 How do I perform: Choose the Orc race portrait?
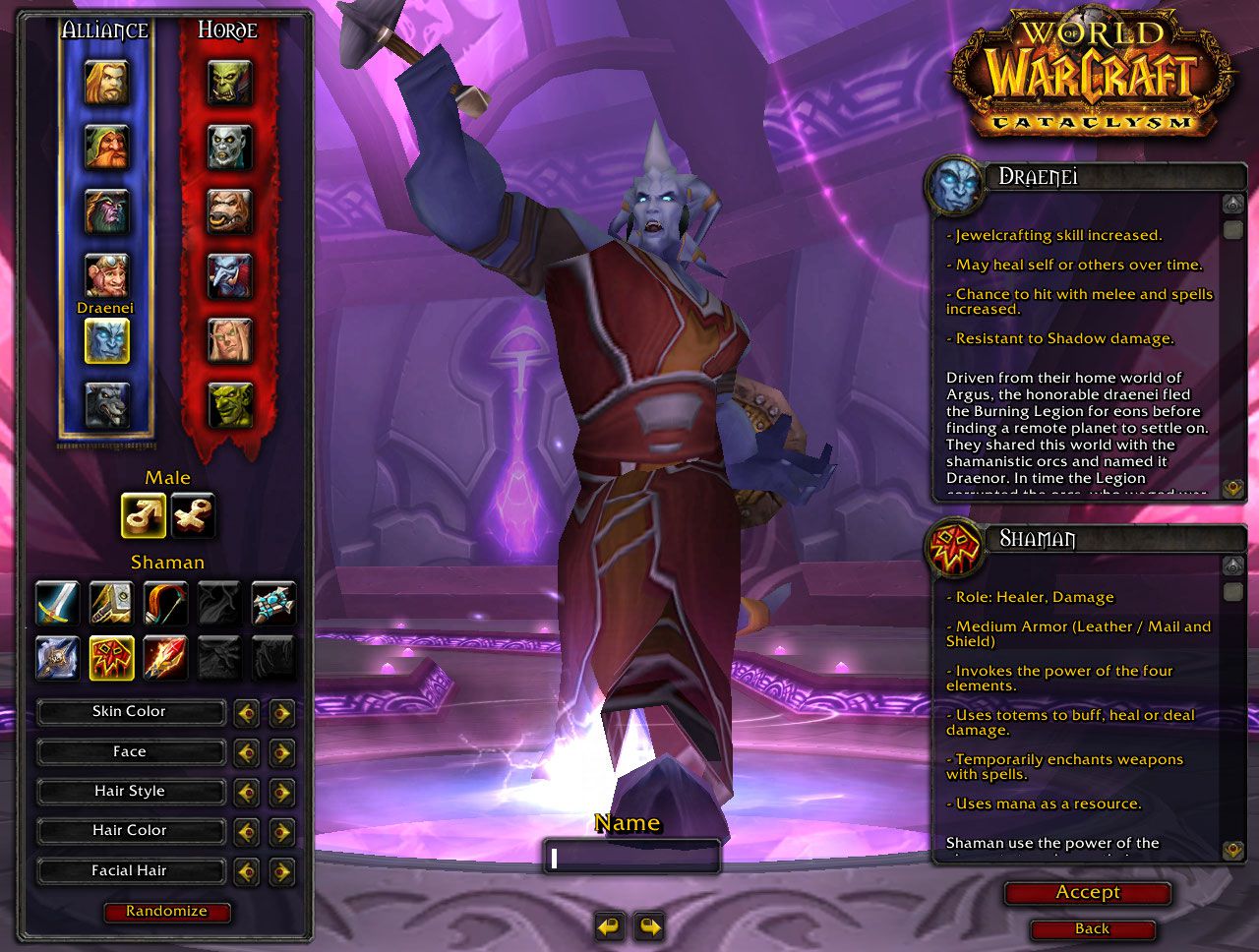[x=229, y=83]
